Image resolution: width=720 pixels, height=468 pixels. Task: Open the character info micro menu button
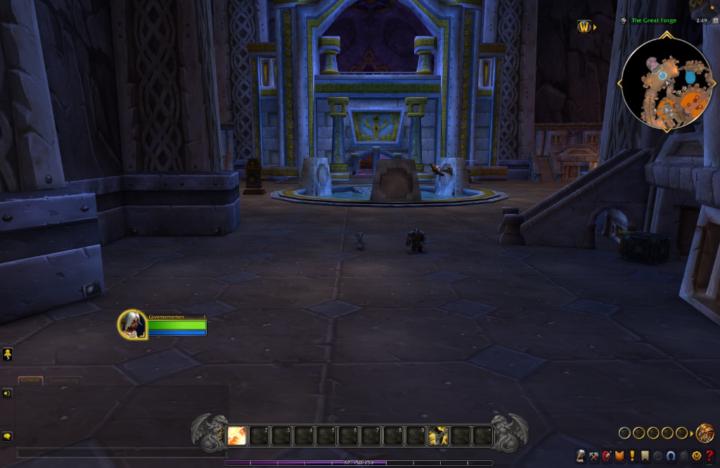click(580, 456)
